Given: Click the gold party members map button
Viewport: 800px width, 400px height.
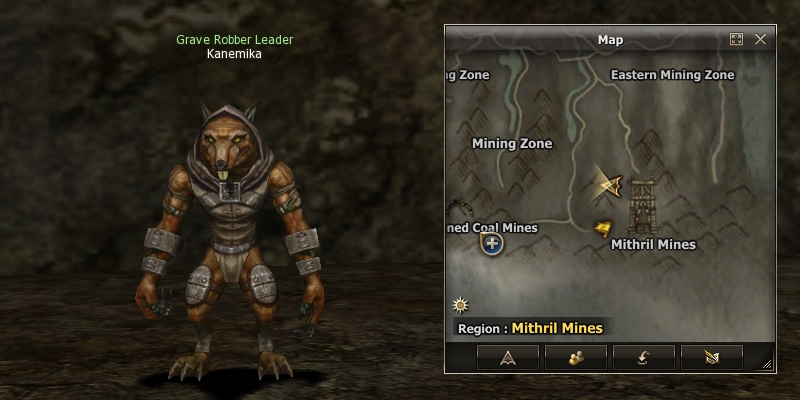Looking at the screenshot, I should [576, 357].
